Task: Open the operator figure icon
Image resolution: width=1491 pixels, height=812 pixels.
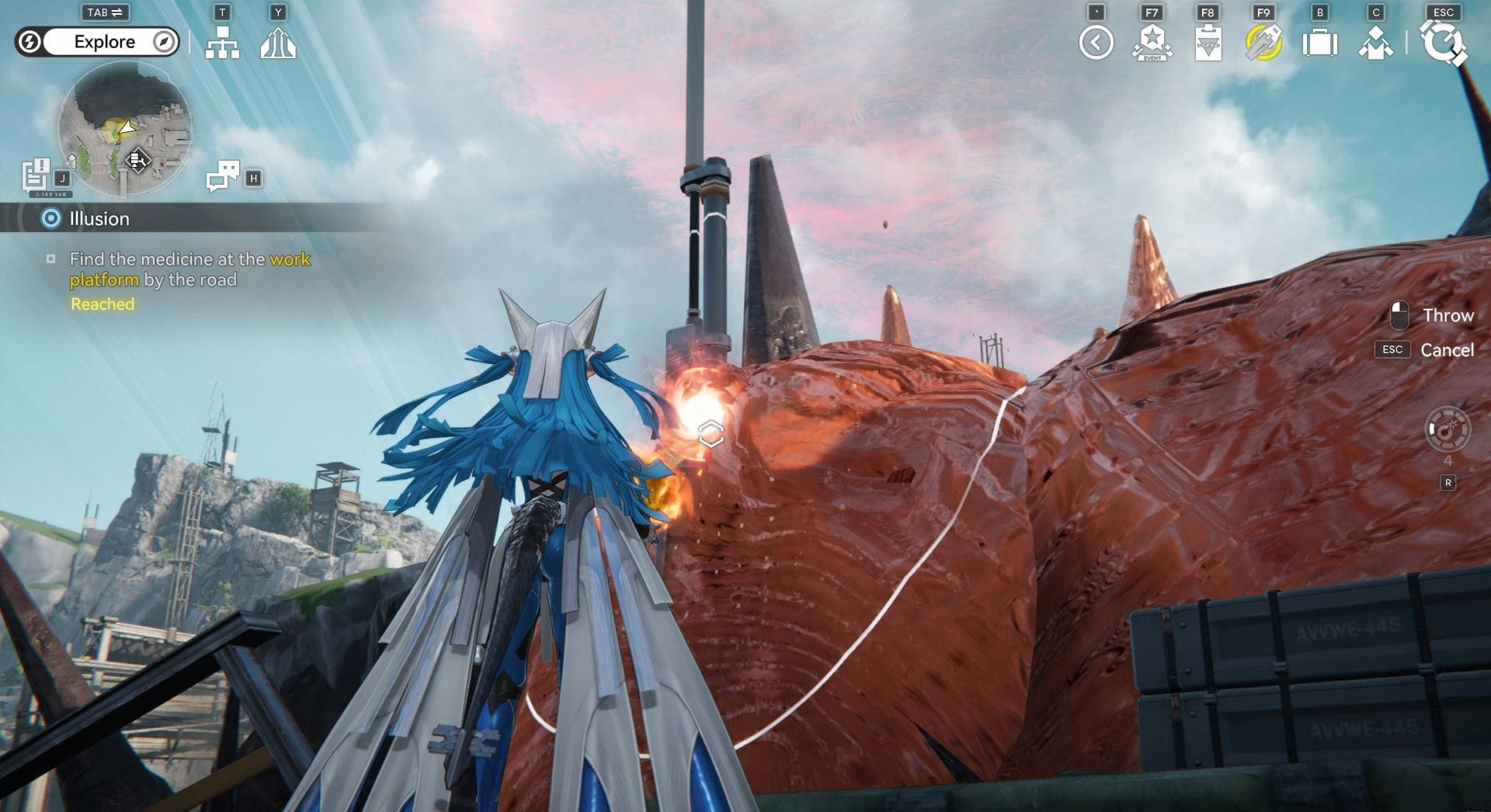Action: [1375, 43]
